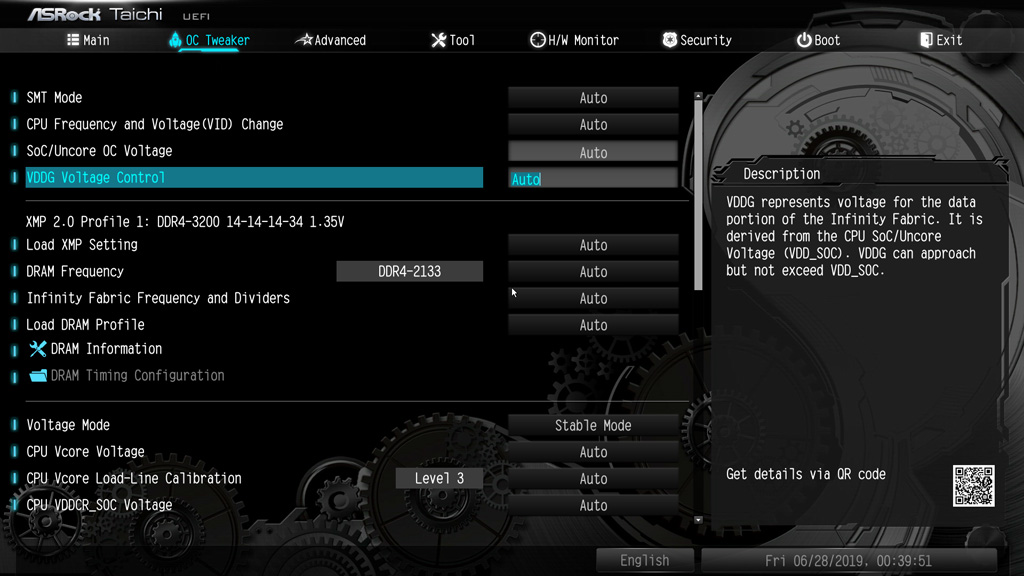Switch to the Main tab

coord(88,40)
